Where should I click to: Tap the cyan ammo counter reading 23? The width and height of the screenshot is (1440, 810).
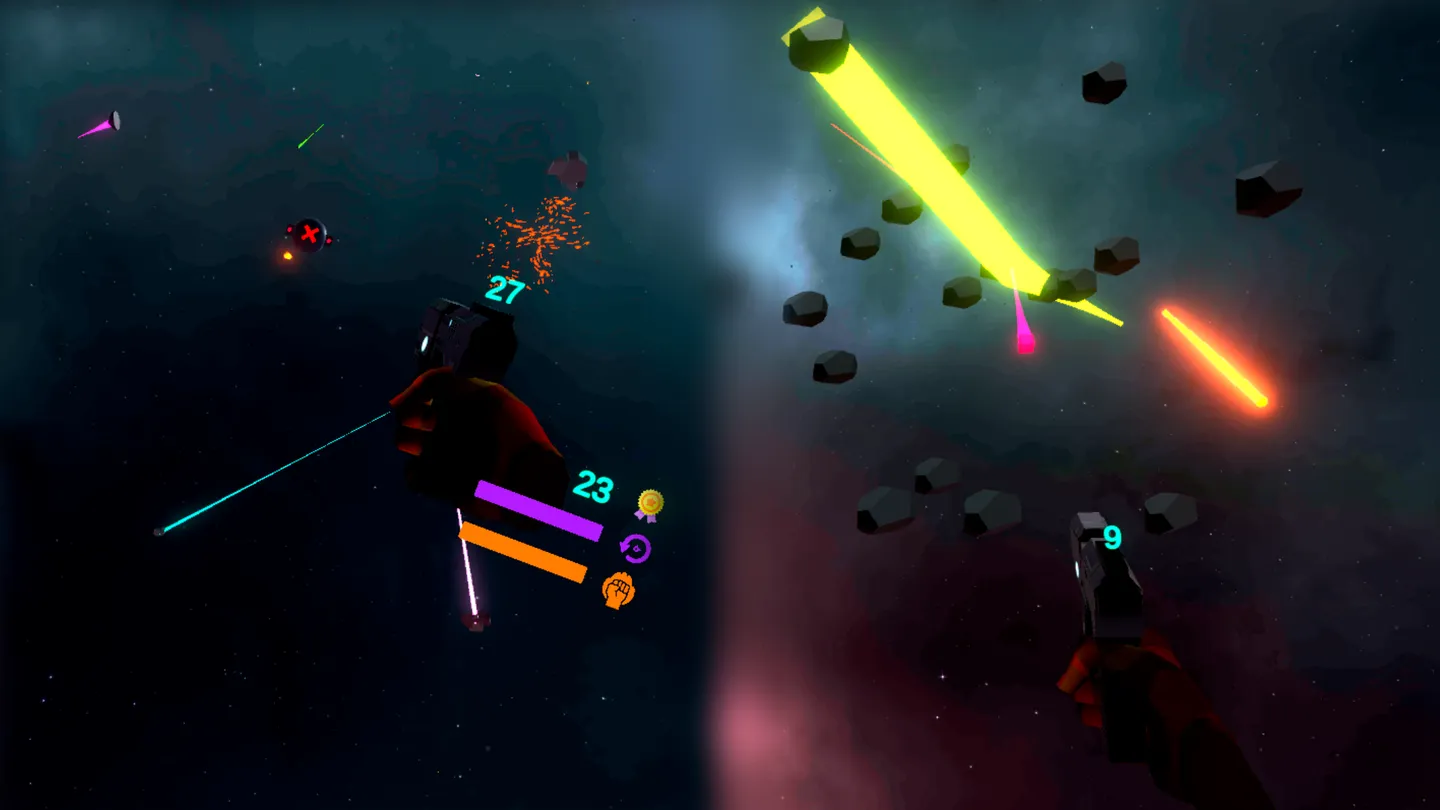point(596,488)
